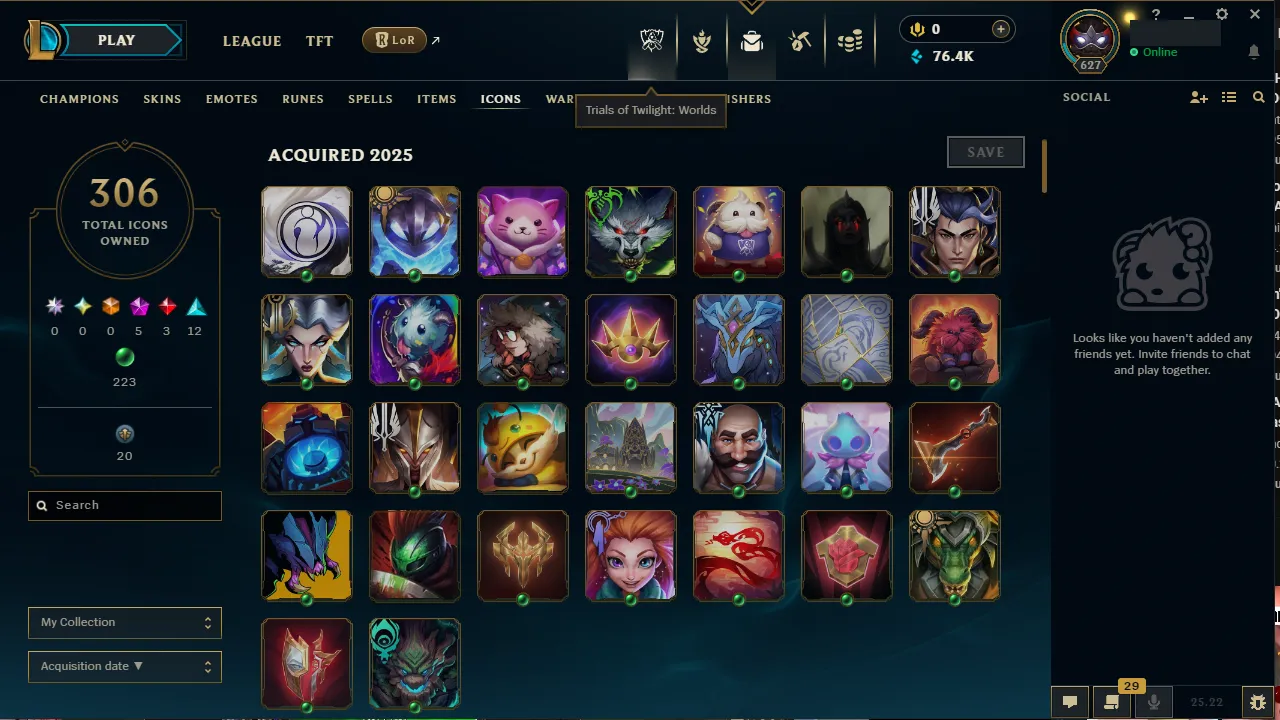Viewport: 1280px width, 720px height.
Task: Open the chat bubble icon at bottom right
Action: 1069,702
